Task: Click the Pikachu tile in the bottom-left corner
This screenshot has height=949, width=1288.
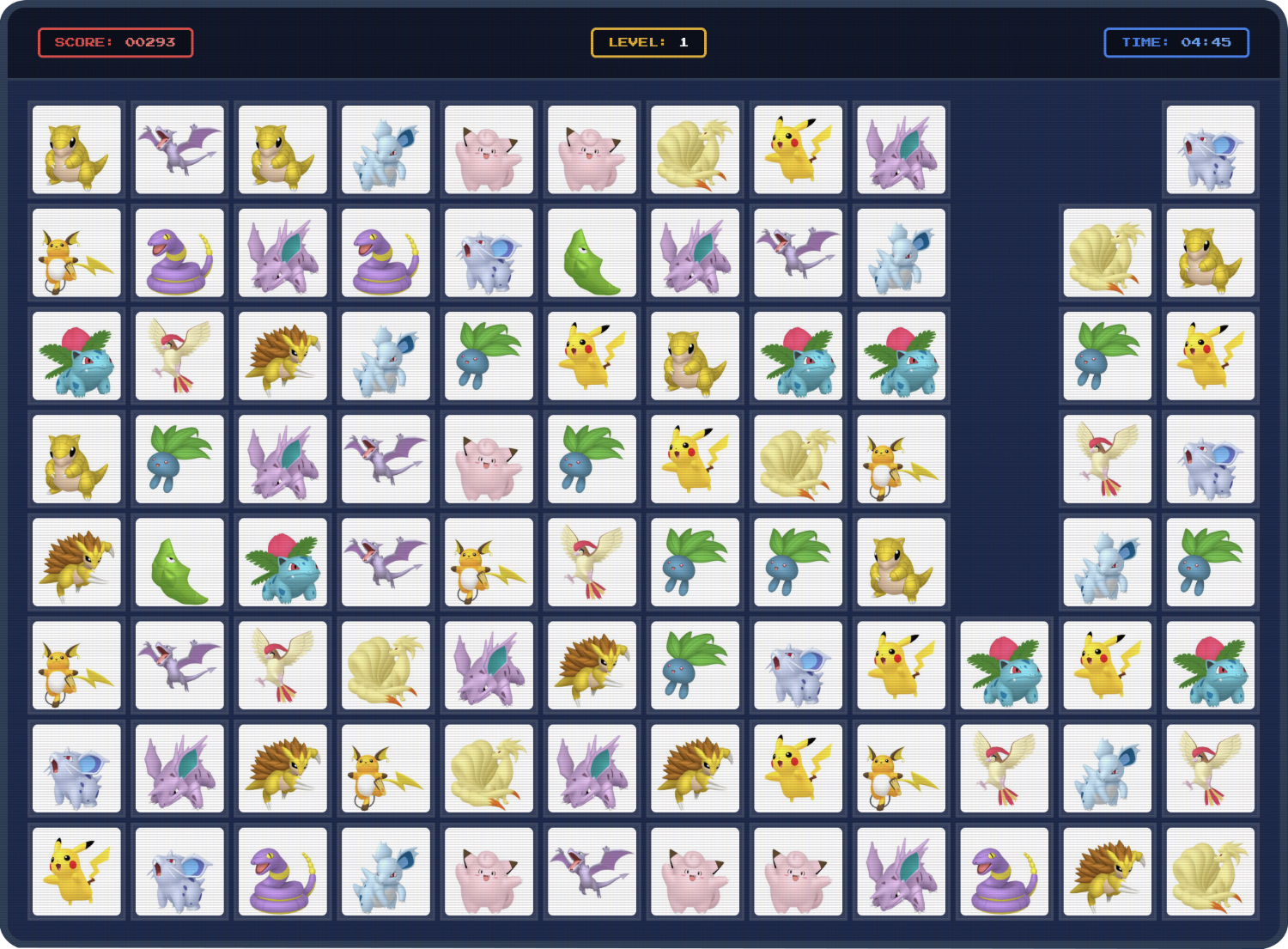Action: pyautogui.click(x=76, y=872)
